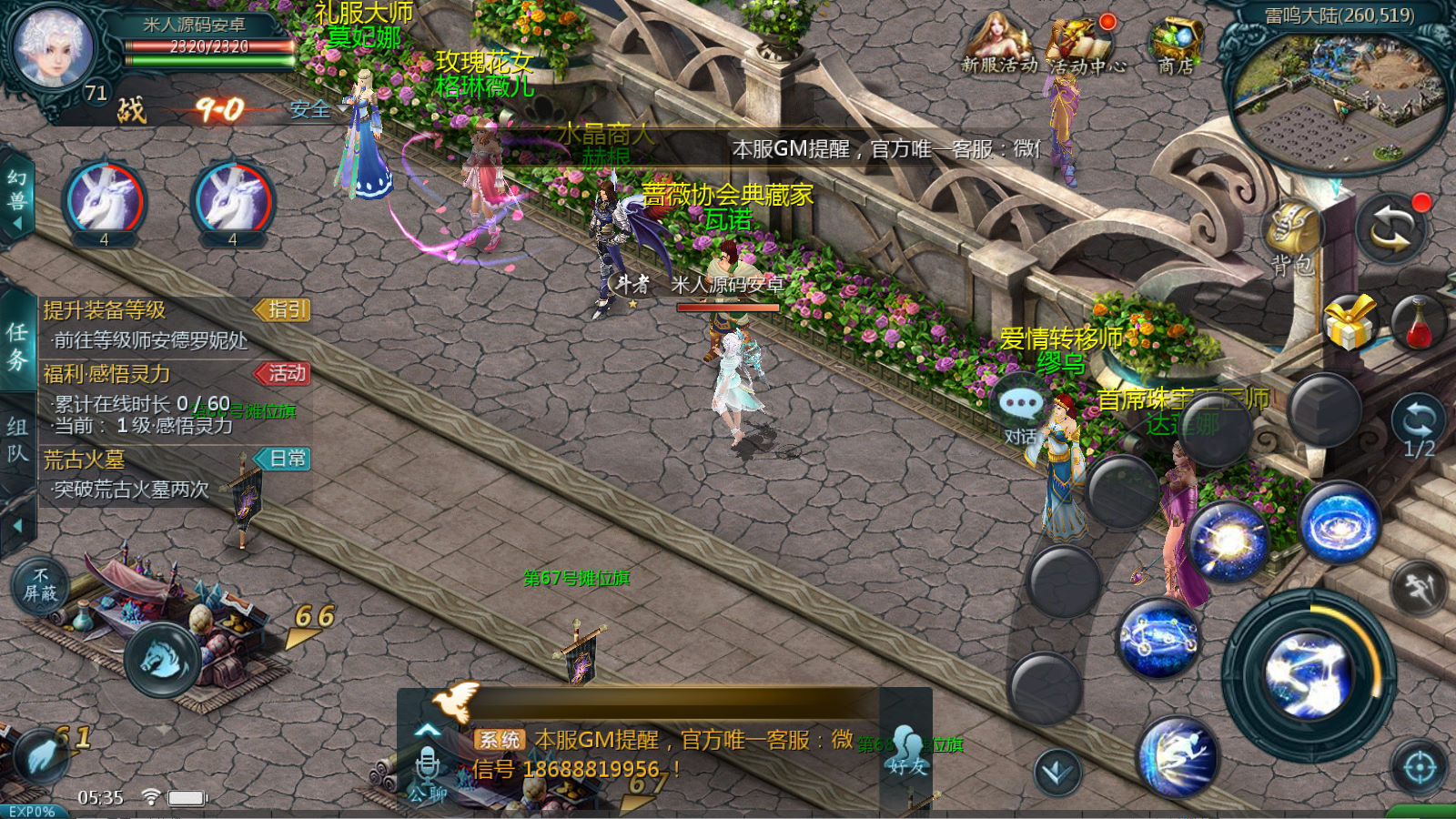
Task: Click the 指引 guide tag on 提升装备等级
Action: tap(284, 310)
